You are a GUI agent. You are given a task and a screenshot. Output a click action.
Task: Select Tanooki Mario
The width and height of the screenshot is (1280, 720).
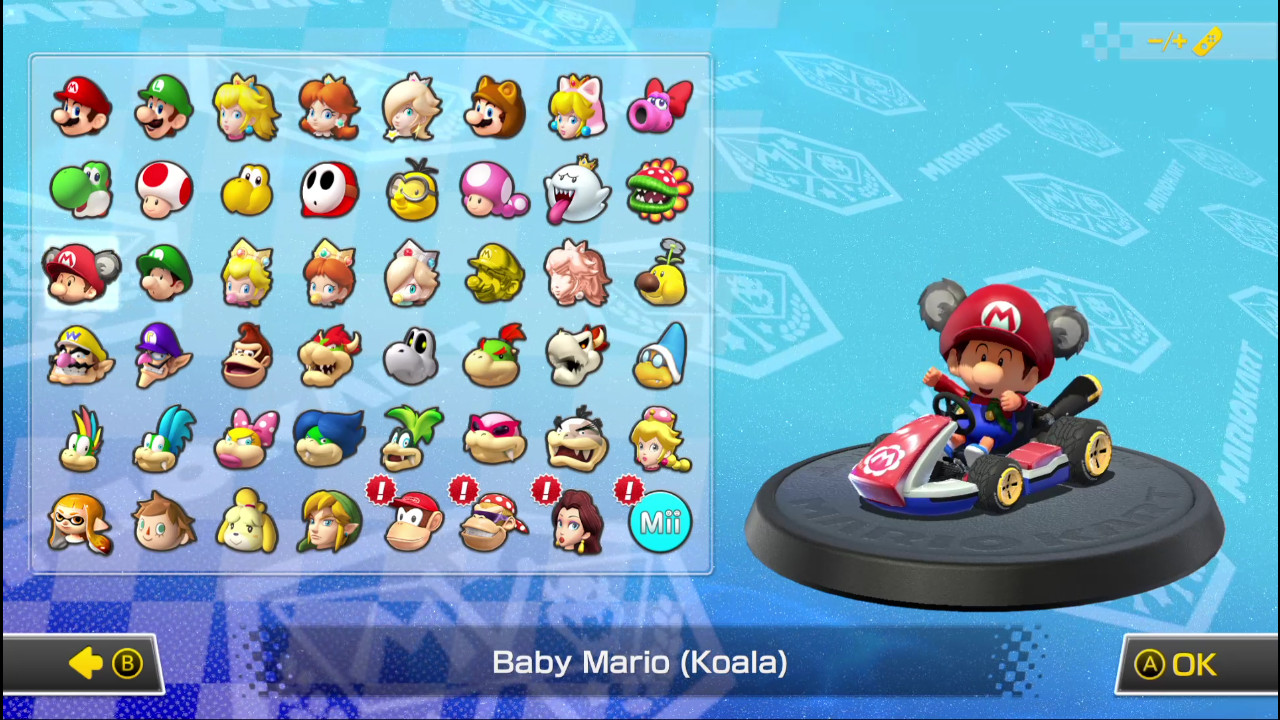pyautogui.click(x=495, y=105)
